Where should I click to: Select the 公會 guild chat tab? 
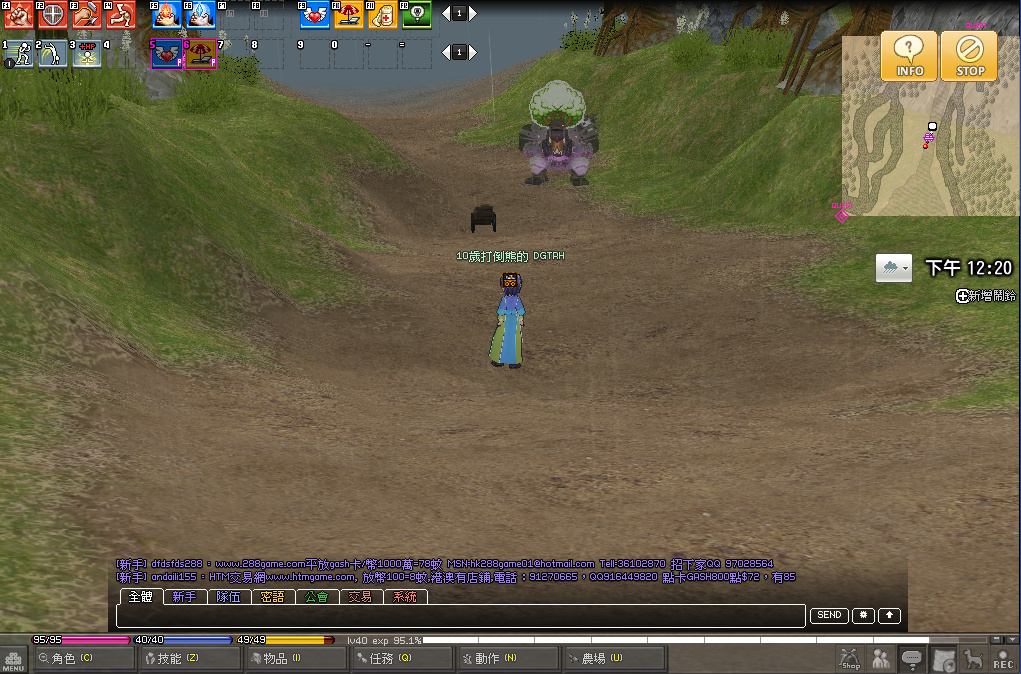click(x=316, y=597)
